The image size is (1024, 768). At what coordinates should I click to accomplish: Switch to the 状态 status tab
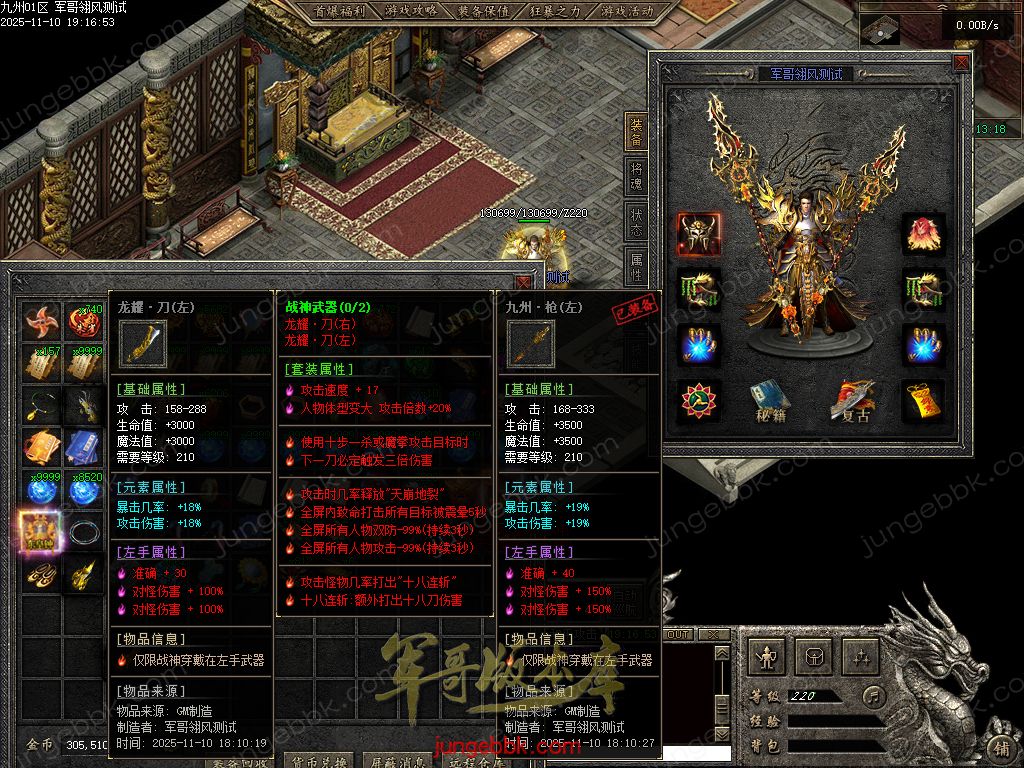[636, 221]
